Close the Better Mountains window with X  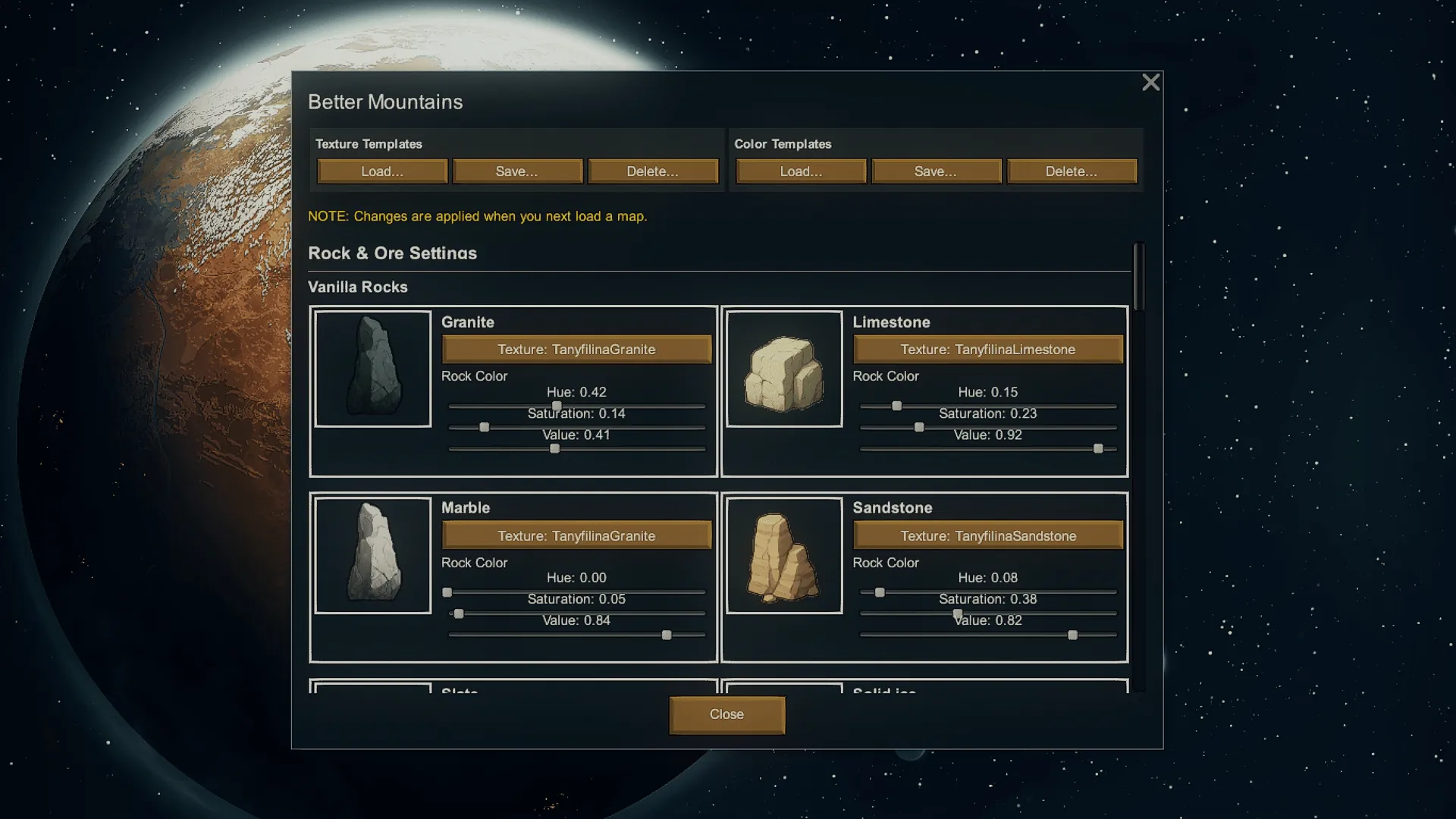pyautogui.click(x=1150, y=83)
